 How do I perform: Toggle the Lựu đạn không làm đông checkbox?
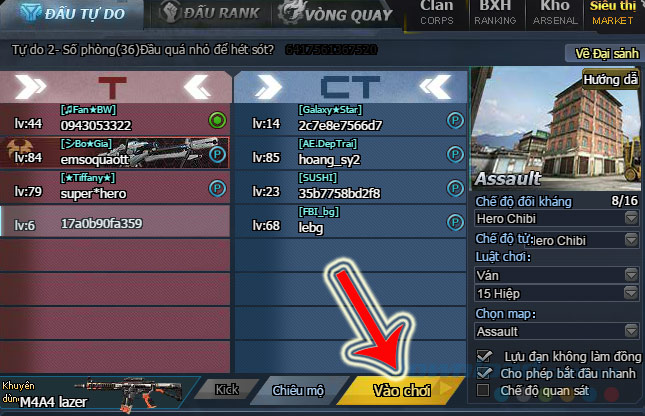coord(485,356)
